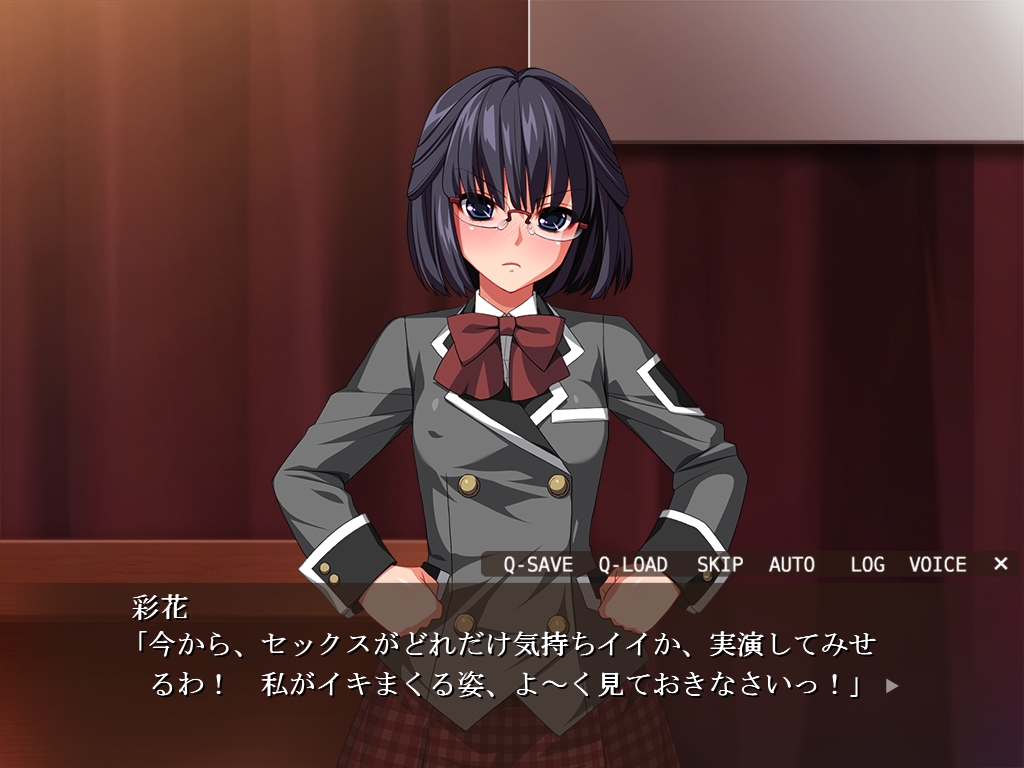The height and width of the screenshot is (768, 1024).
Task: Open the dialogue LOG history
Action: pyautogui.click(x=867, y=564)
